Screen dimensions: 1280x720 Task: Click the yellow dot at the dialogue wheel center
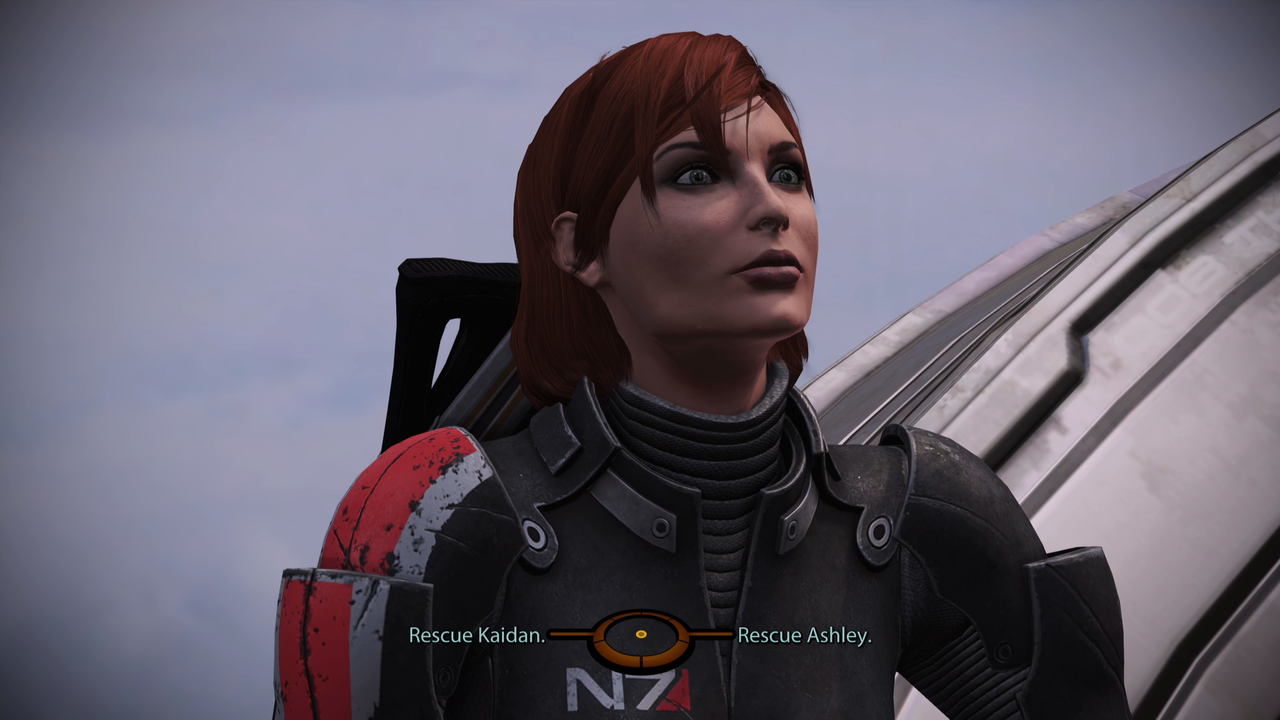pyautogui.click(x=641, y=634)
